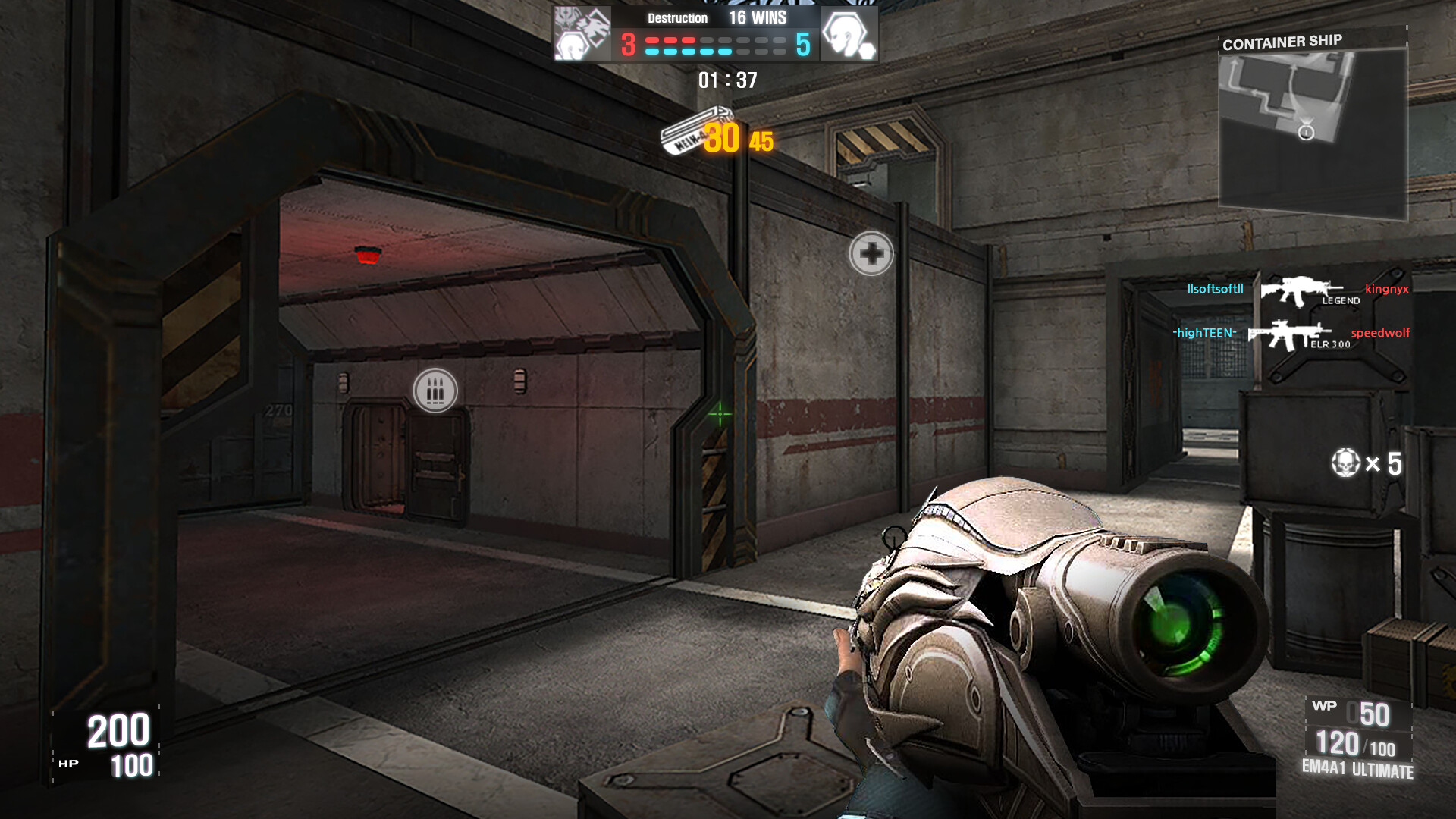Click the blue team emblem
The height and width of the screenshot is (819, 1456).
(849, 34)
